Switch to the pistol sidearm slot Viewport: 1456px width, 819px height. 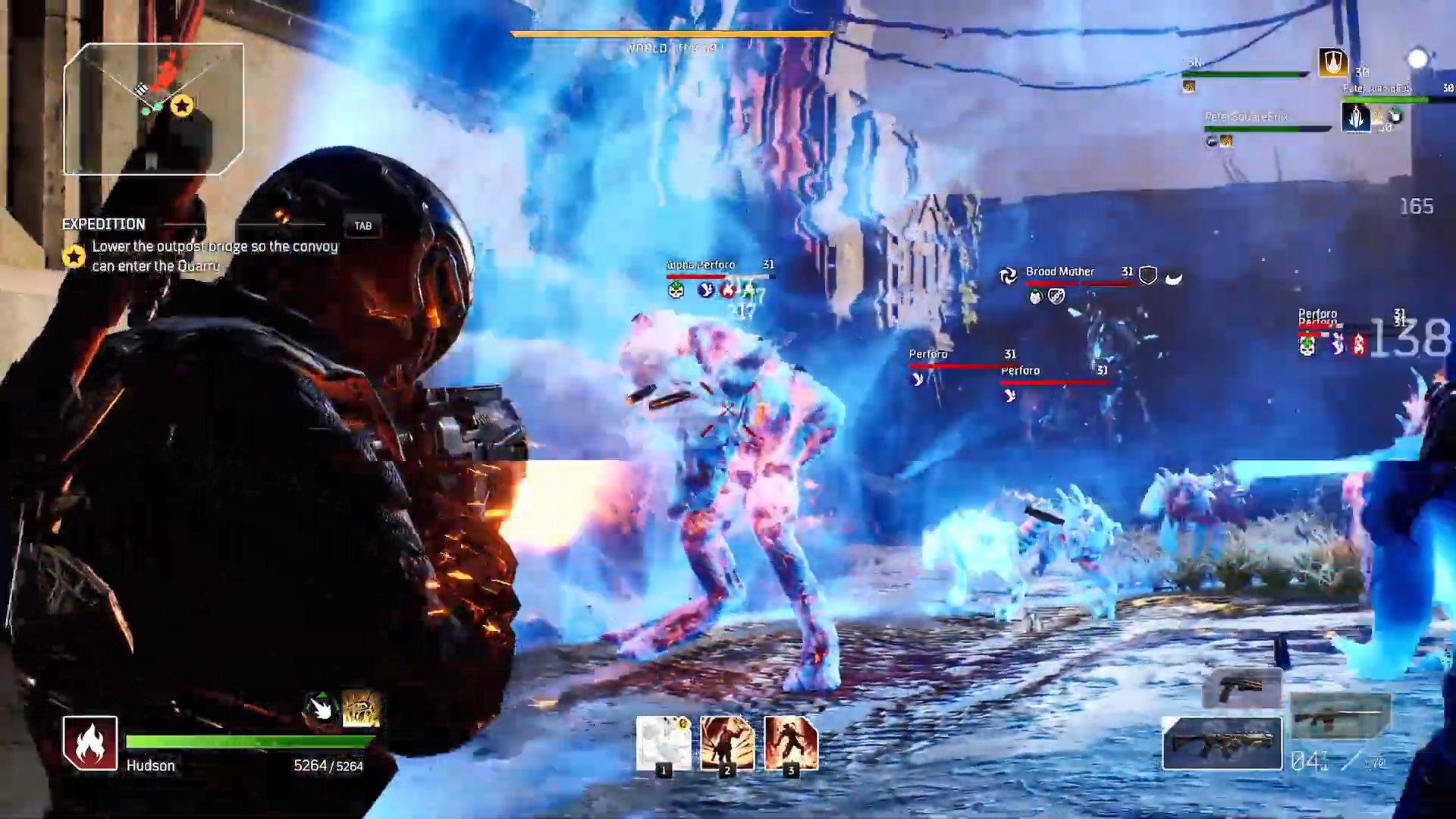pyautogui.click(x=1241, y=687)
